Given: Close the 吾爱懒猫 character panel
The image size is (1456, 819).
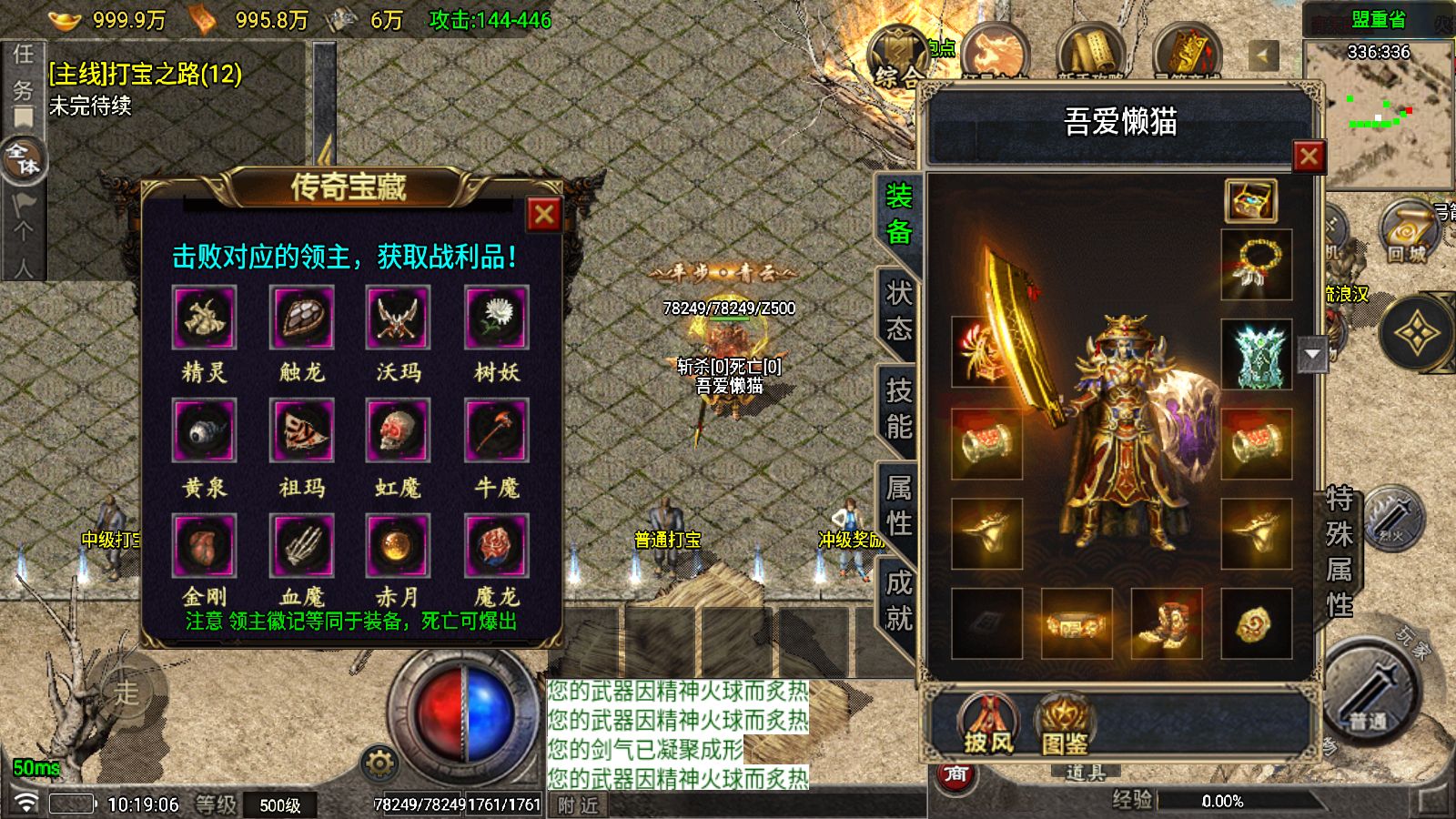Looking at the screenshot, I should click(x=1309, y=157).
